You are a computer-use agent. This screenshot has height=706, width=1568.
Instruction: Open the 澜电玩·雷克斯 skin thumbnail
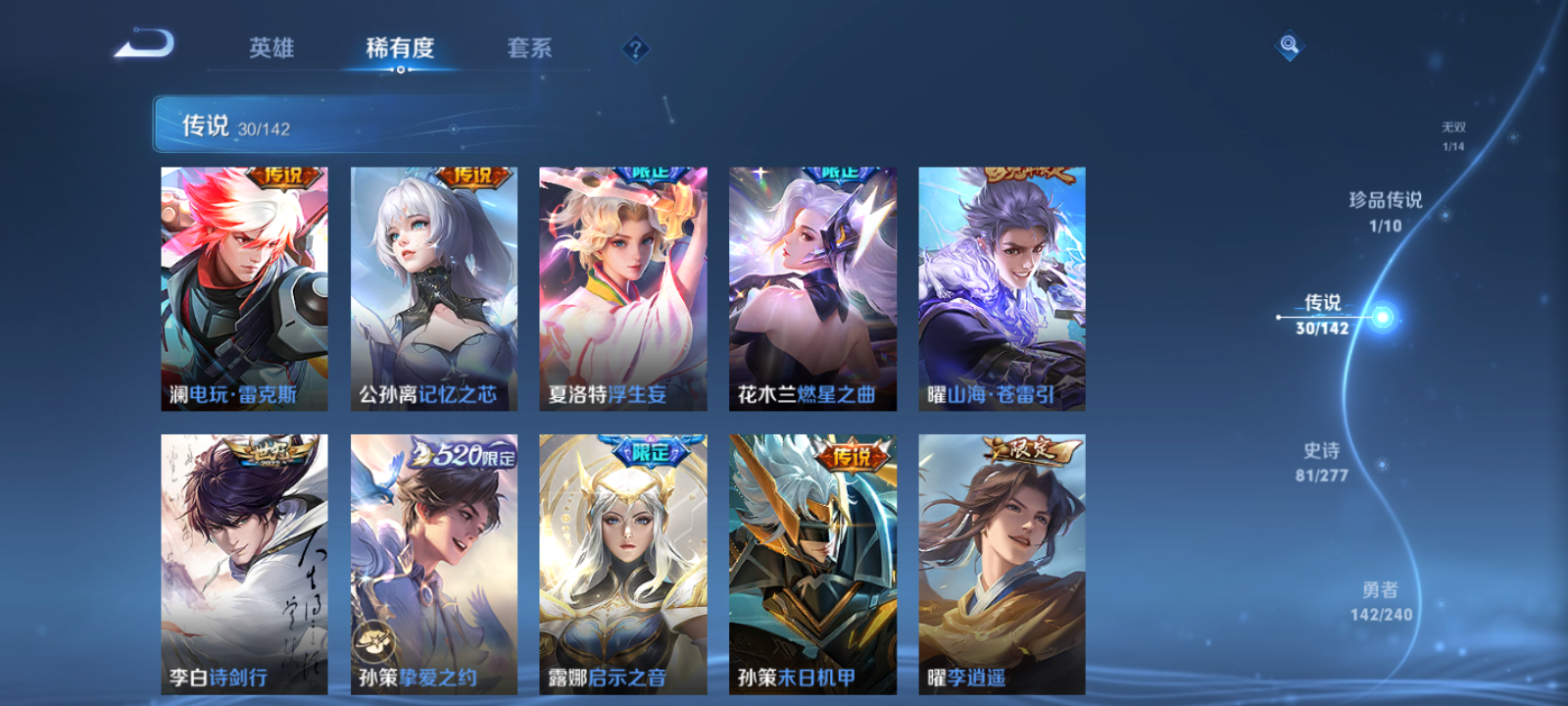click(243, 286)
